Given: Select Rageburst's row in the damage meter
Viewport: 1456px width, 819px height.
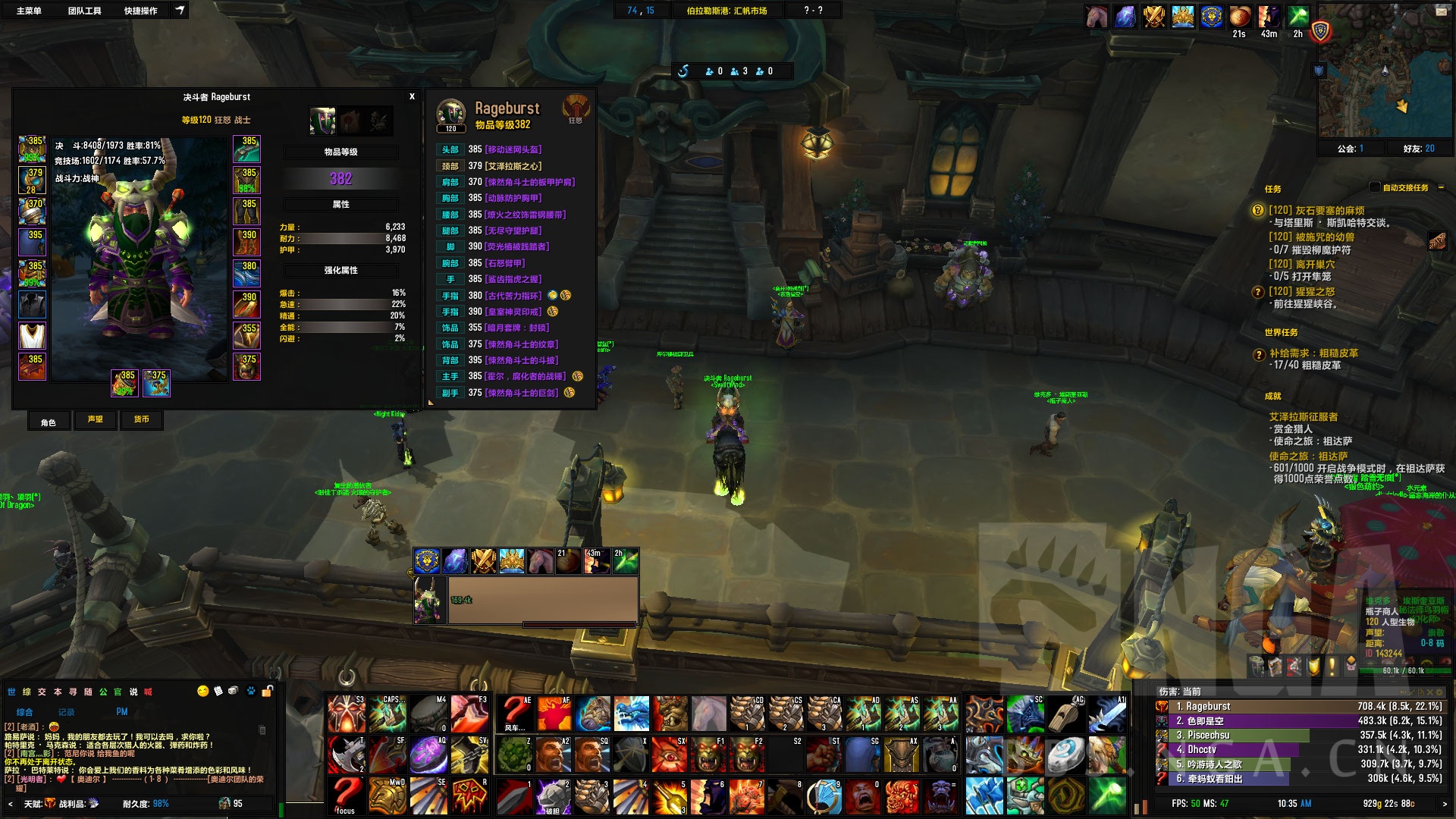Looking at the screenshot, I should point(1297,706).
